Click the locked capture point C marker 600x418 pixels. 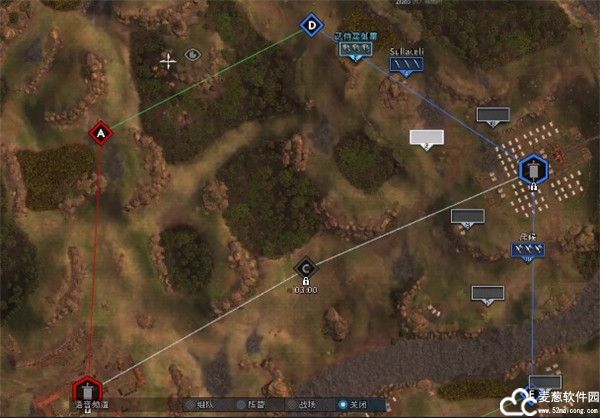tap(305, 268)
